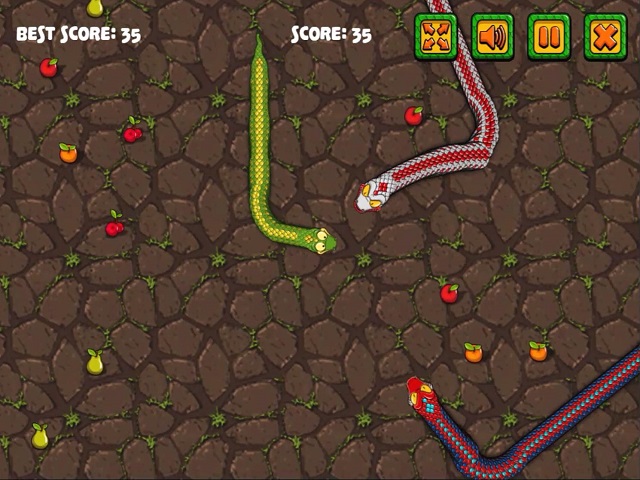
Task: Pause the game
Action: 549,37
